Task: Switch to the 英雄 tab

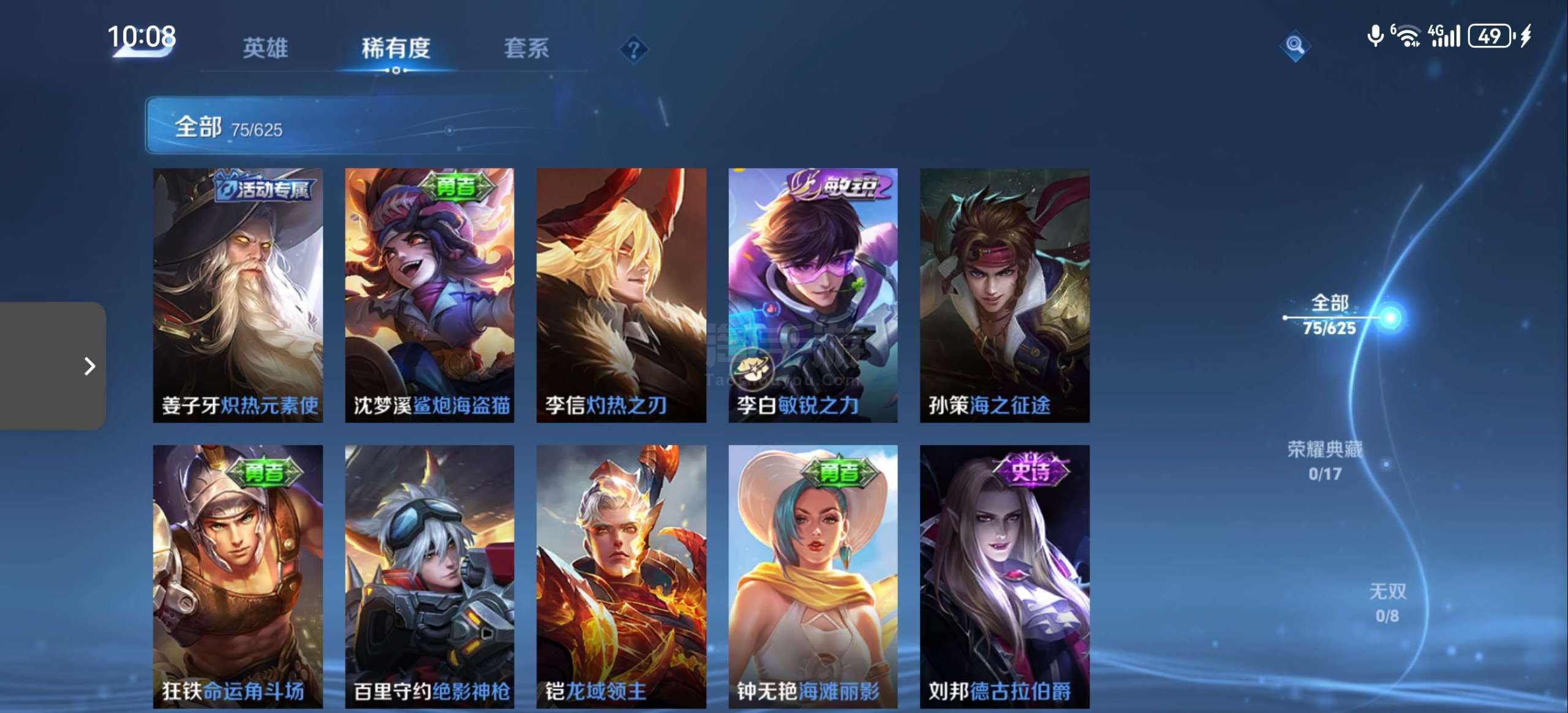Action: (x=263, y=49)
